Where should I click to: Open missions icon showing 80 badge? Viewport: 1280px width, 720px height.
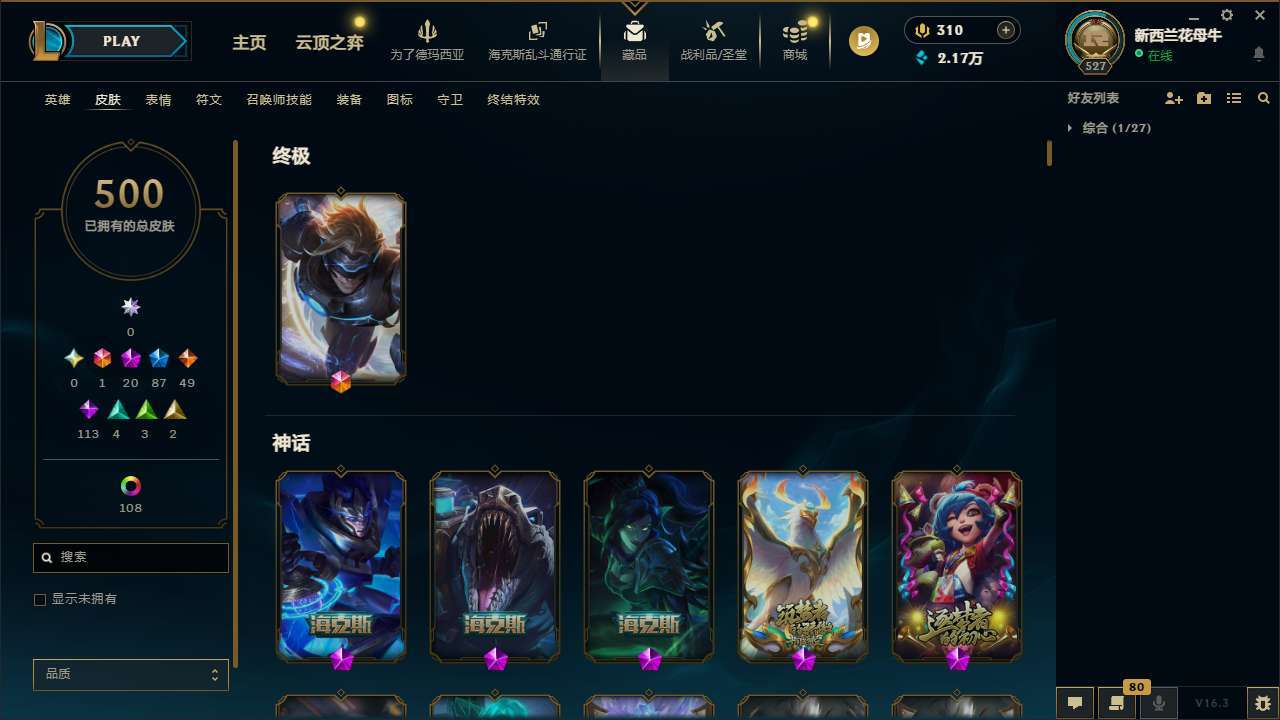1117,703
